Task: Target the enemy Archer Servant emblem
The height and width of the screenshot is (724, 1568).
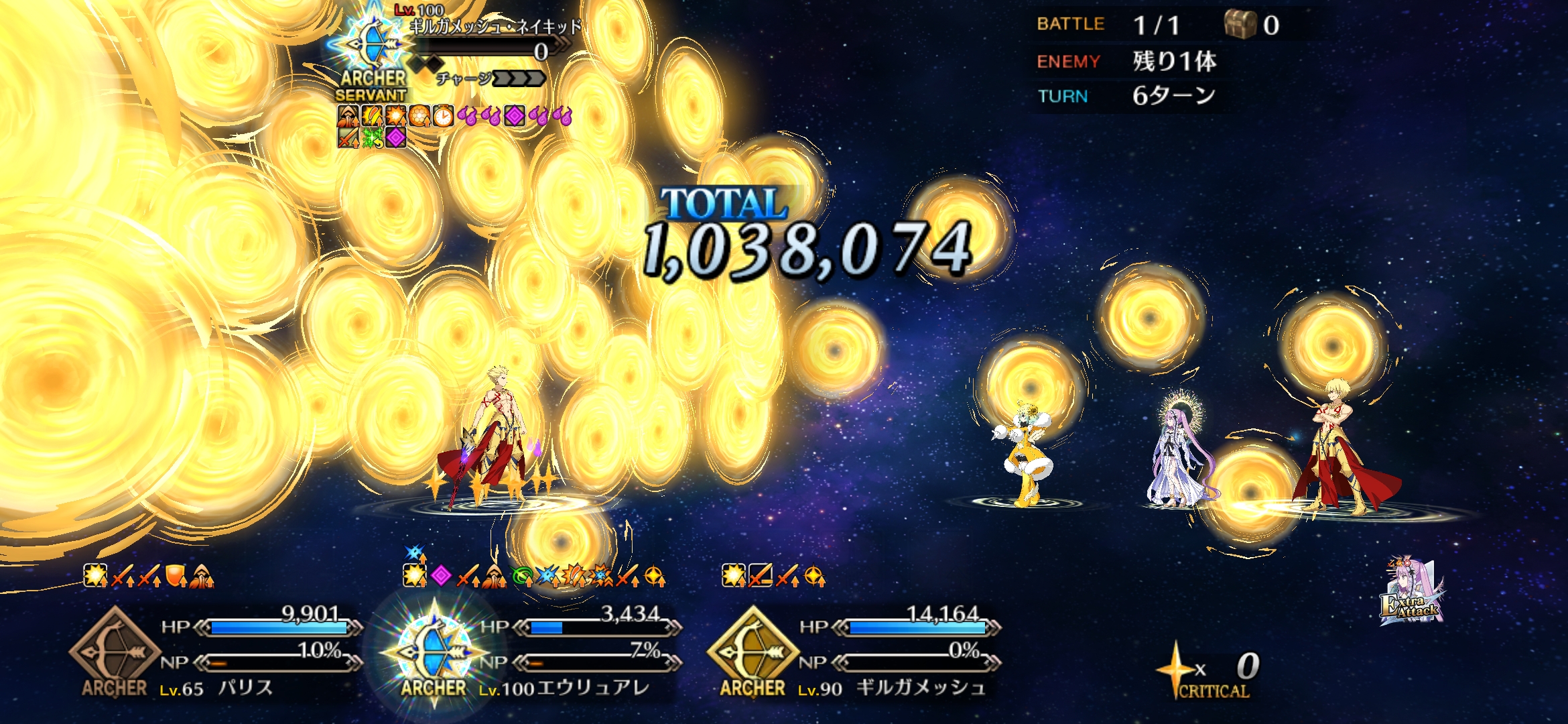Action: tap(373, 50)
